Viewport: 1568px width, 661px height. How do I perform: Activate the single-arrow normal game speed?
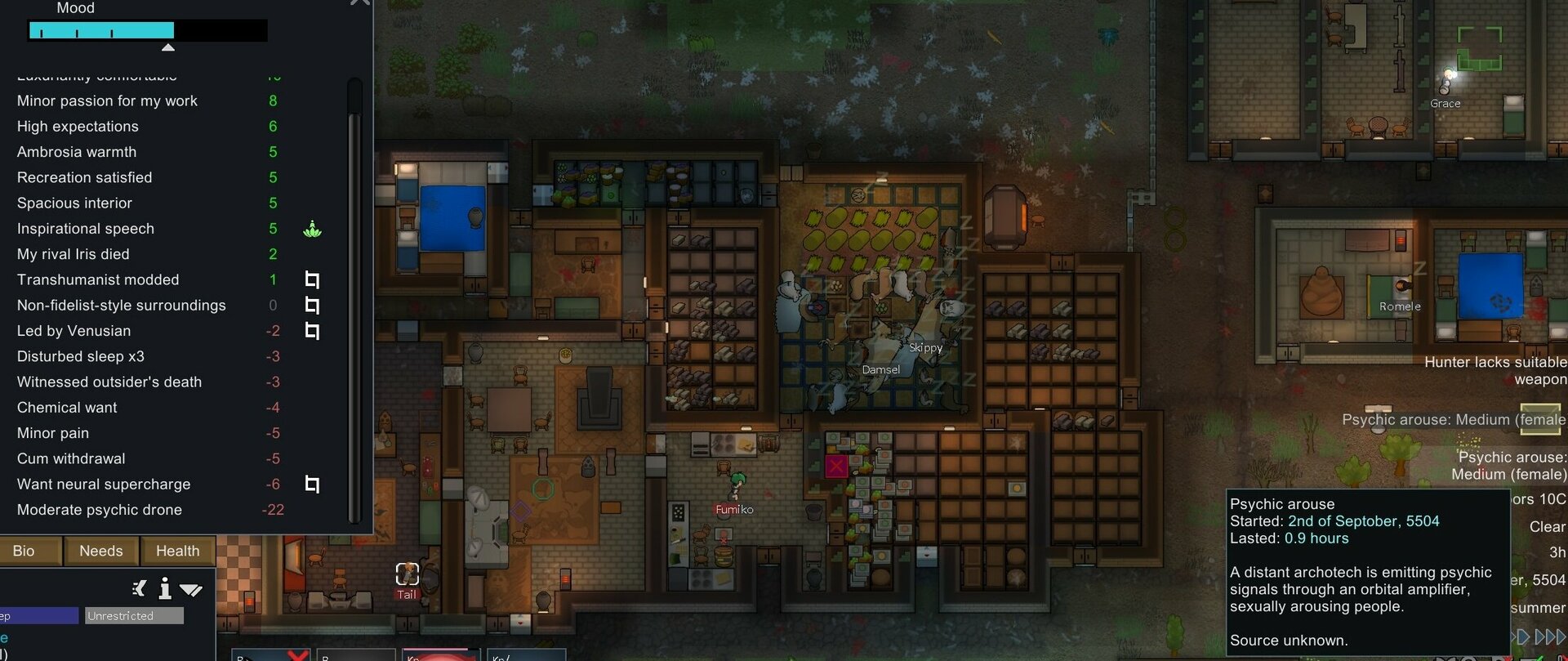1524,636
